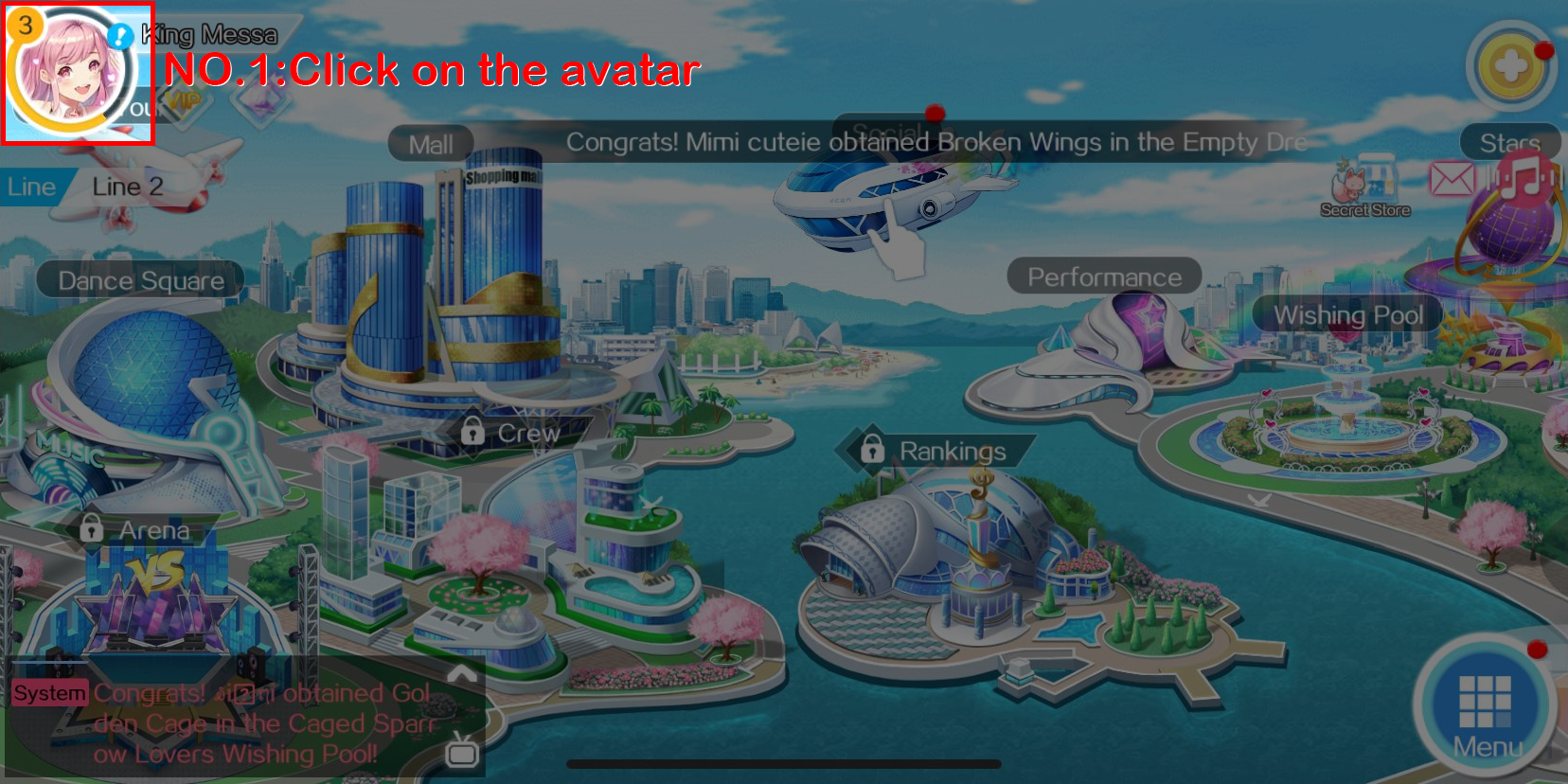Open the System chat message panel
Viewport: 1568px width, 784px height.
[x=237, y=722]
